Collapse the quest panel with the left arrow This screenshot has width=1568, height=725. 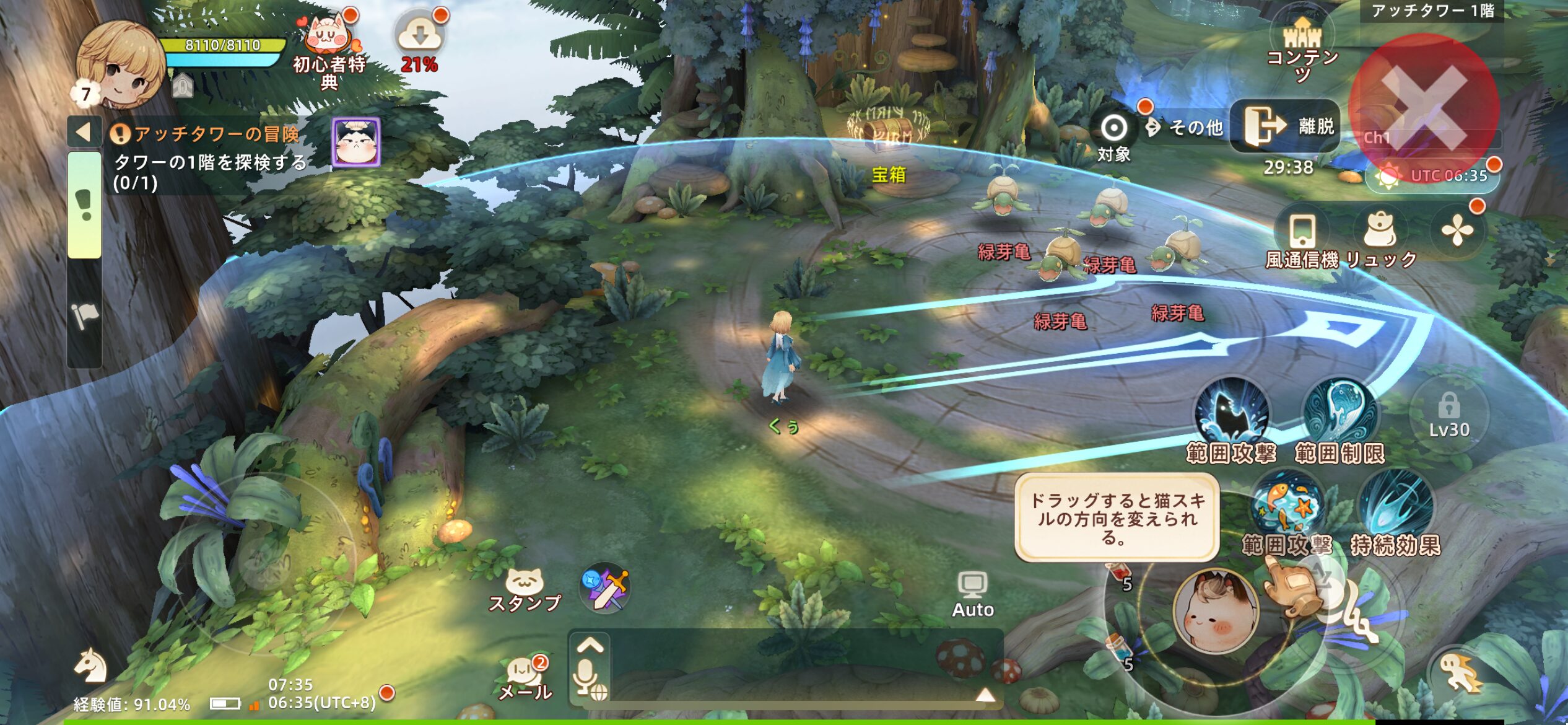(84, 132)
